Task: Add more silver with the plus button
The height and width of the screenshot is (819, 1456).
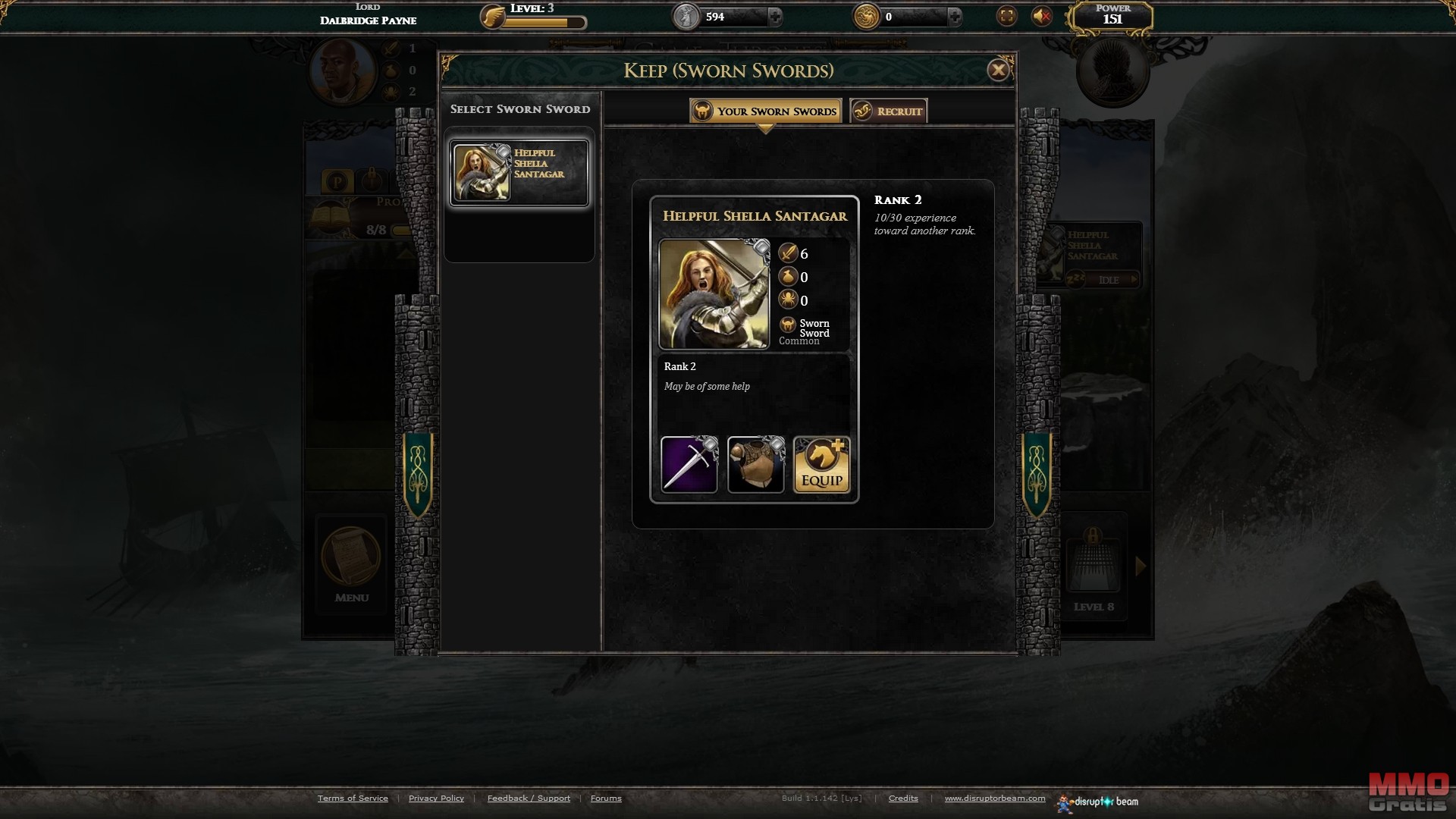Action: click(774, 17)
